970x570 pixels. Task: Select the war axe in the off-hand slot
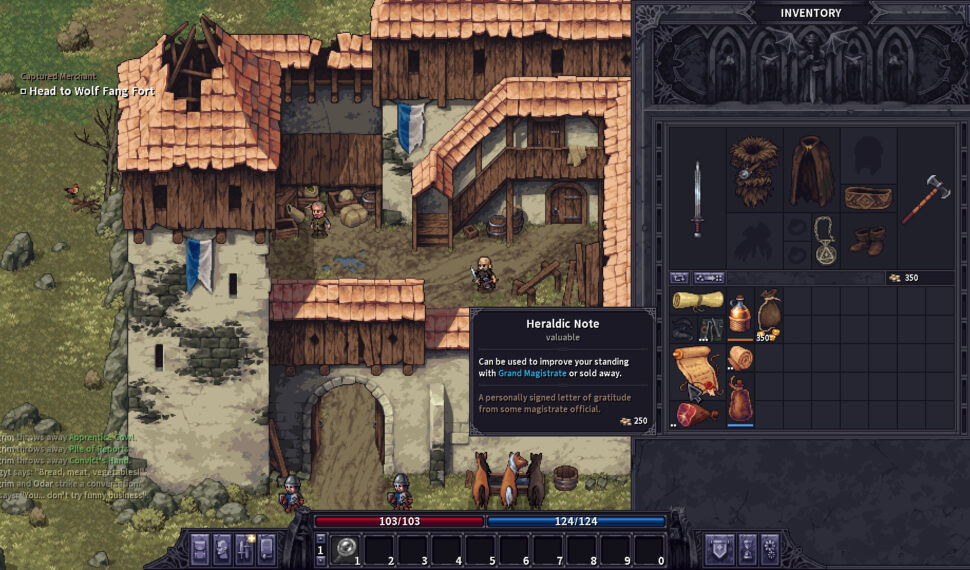click(x=924, y=198)
